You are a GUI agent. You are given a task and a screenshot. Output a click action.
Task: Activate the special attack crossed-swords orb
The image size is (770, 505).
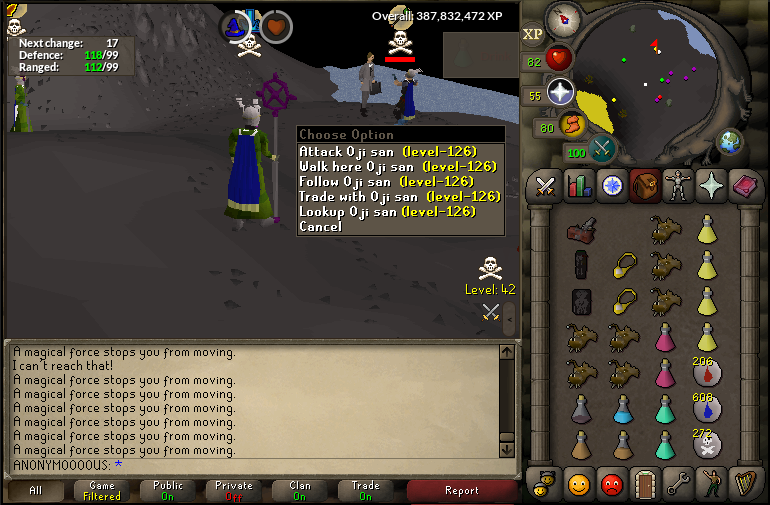click(602, 151)
